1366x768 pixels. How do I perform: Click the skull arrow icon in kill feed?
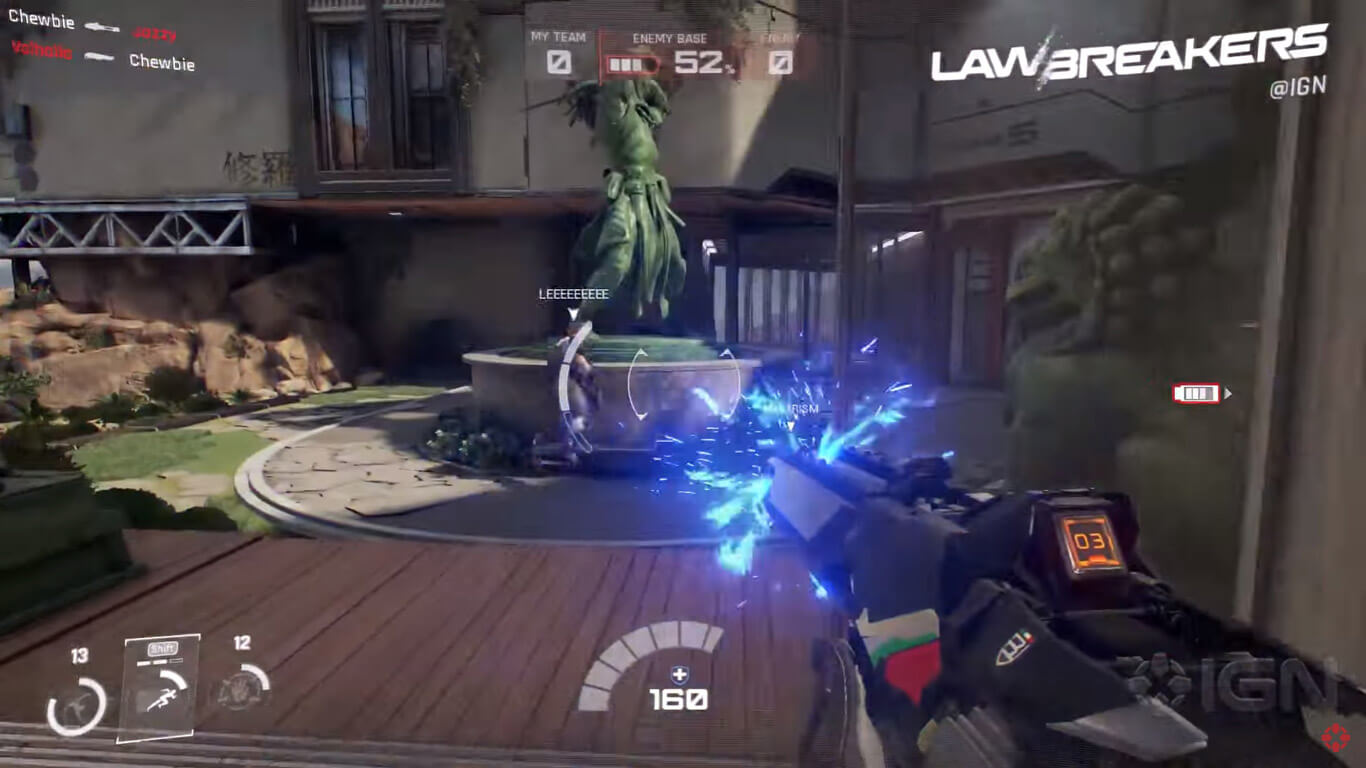(x=100, y=24)
